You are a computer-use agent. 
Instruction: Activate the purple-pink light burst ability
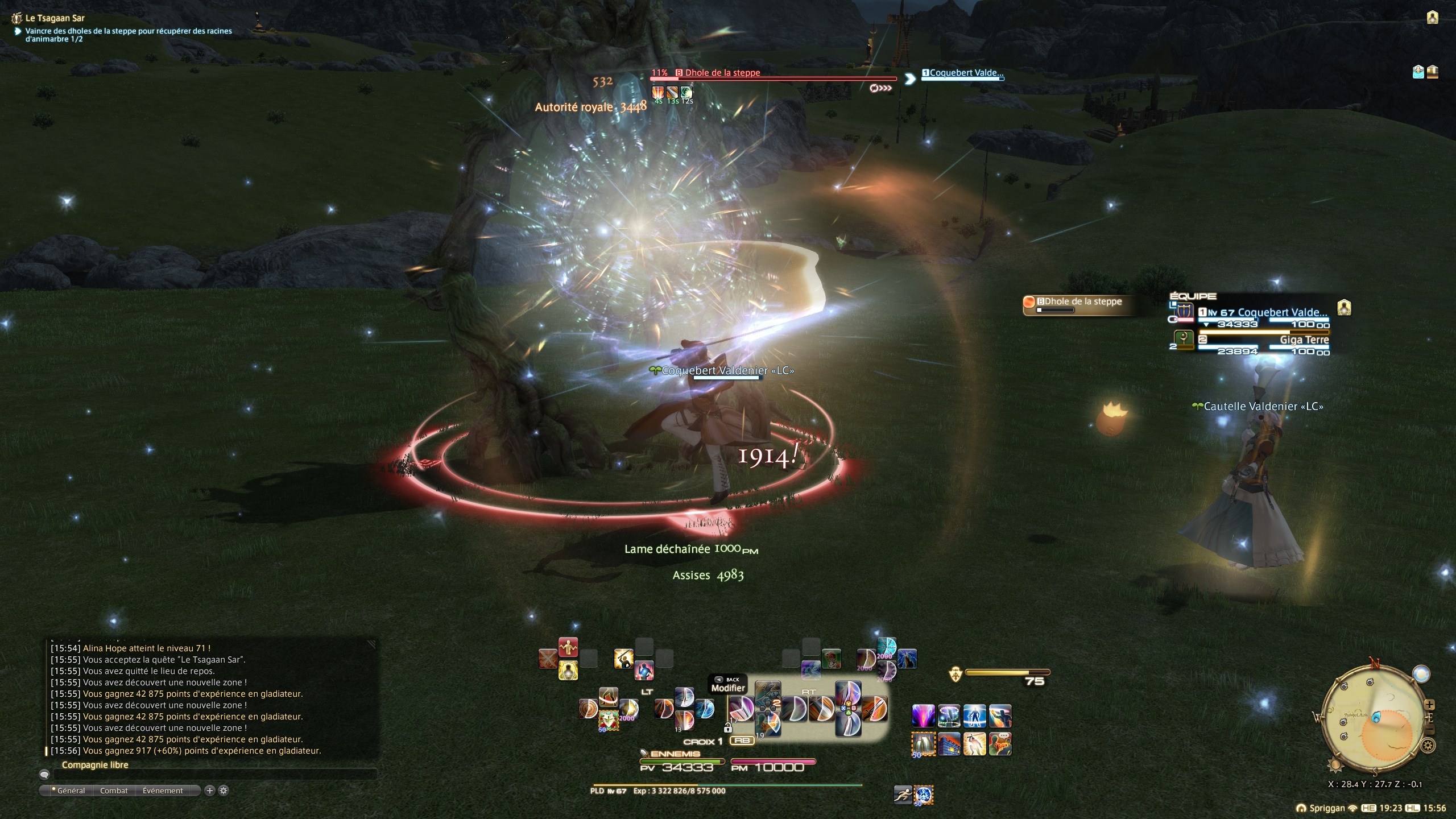coord(923,716)
